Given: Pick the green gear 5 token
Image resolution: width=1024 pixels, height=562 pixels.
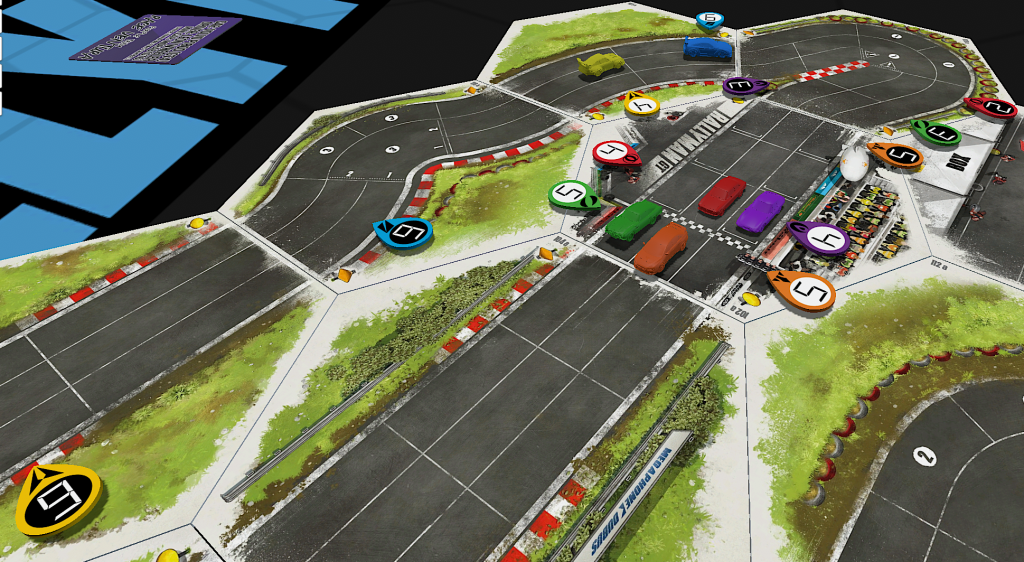Looking at the screenshot, I should click(574, 194).
